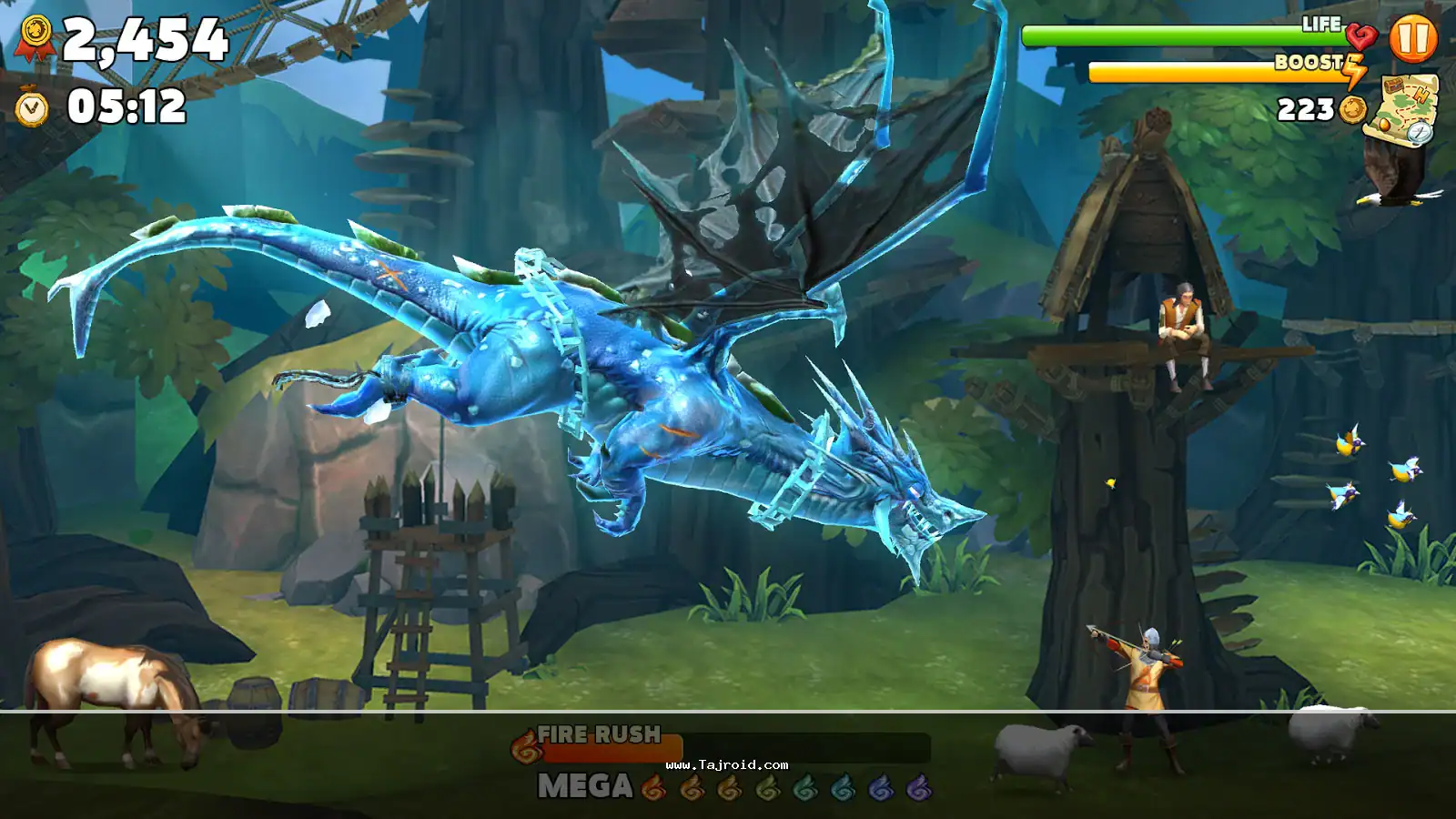Pause the game with the orange button

click(1413, 39)
